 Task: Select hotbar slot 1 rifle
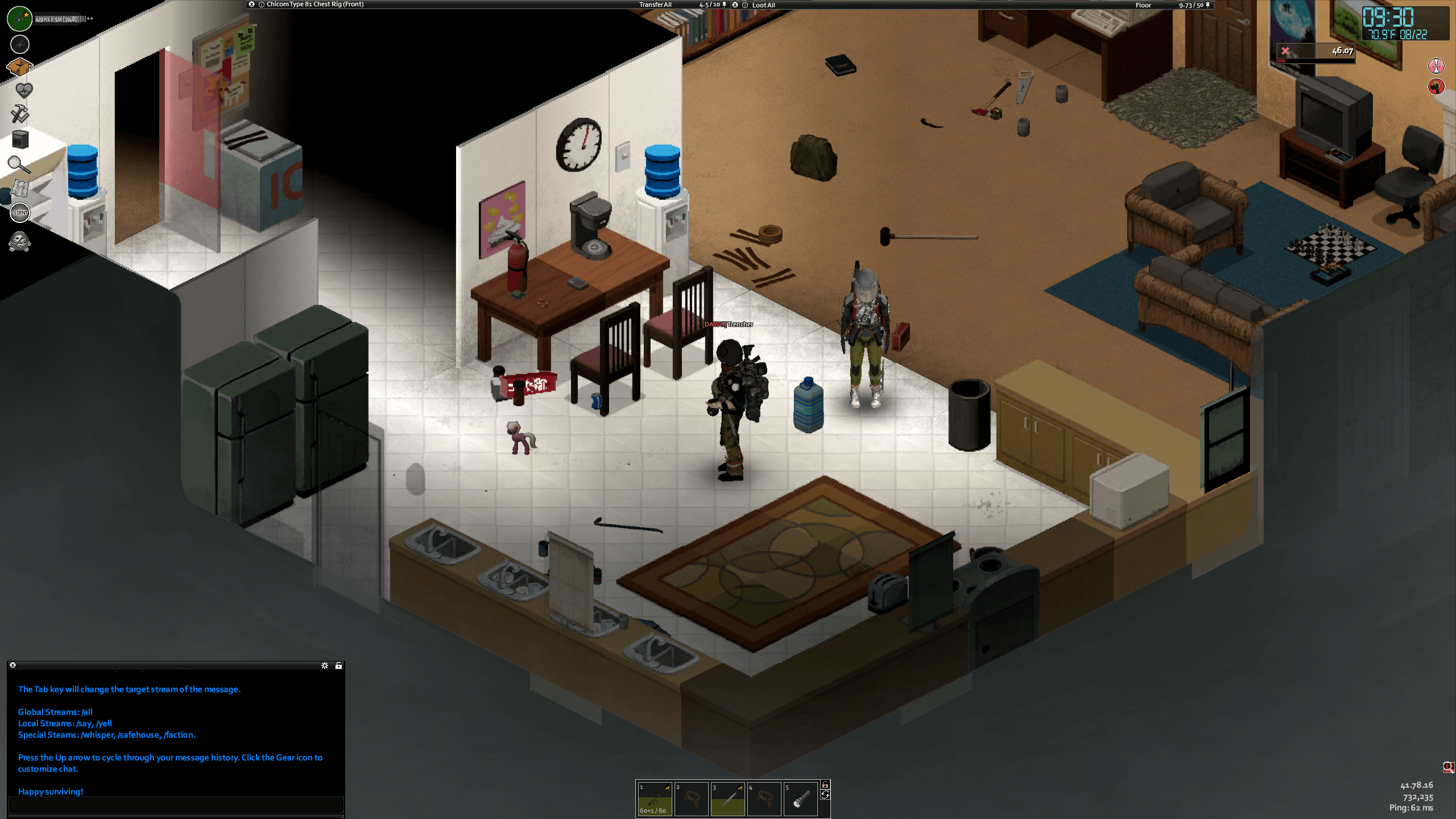[654, 799]
